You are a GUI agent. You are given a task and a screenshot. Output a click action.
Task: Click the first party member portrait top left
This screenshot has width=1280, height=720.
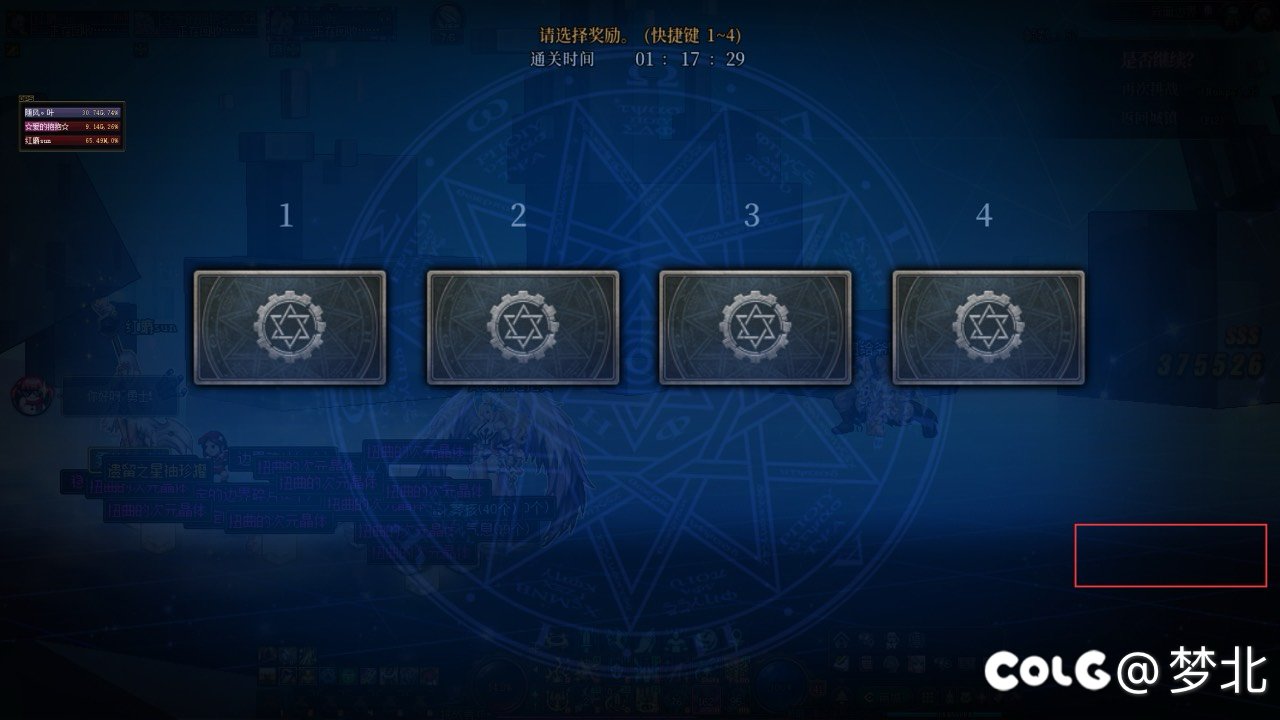tap(15, 22)
